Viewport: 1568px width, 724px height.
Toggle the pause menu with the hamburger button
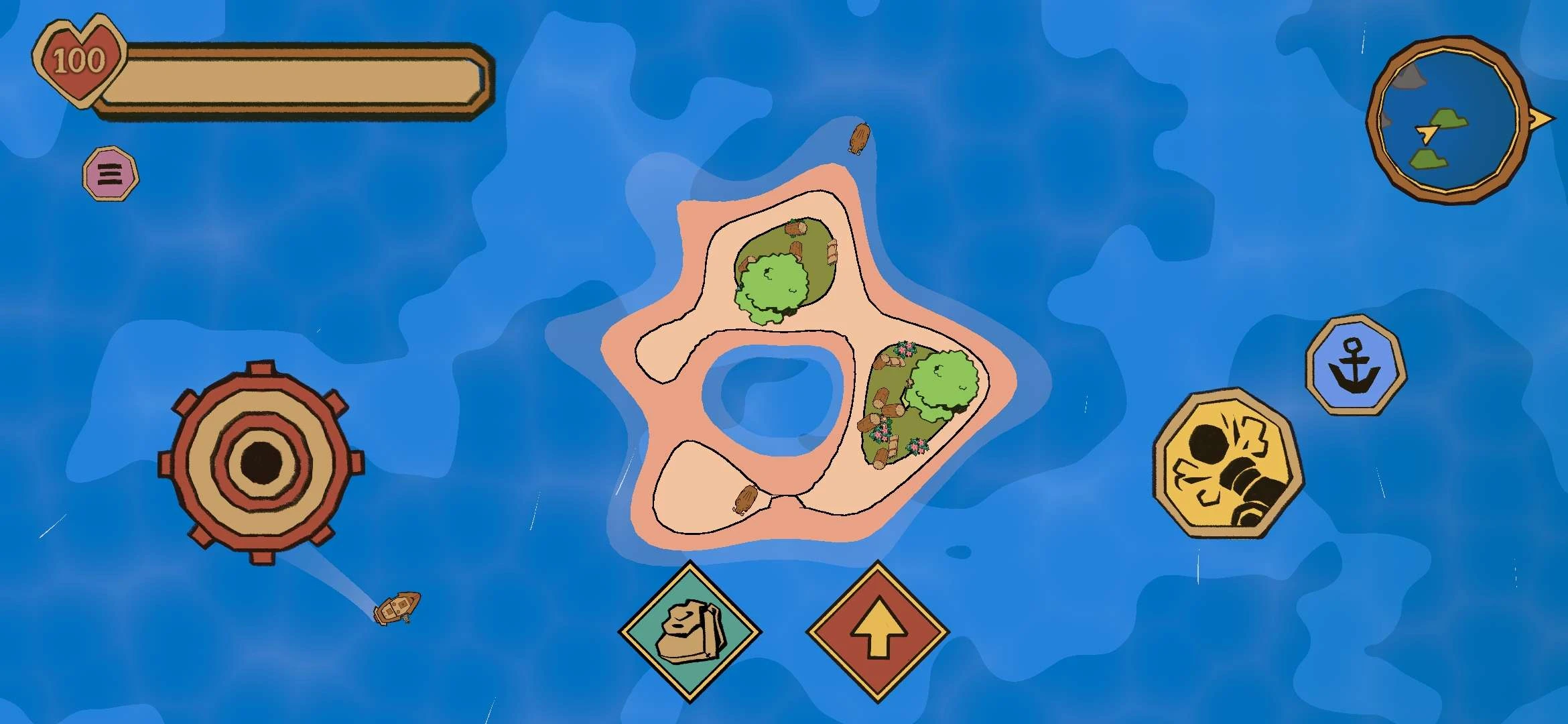(111, 173)
